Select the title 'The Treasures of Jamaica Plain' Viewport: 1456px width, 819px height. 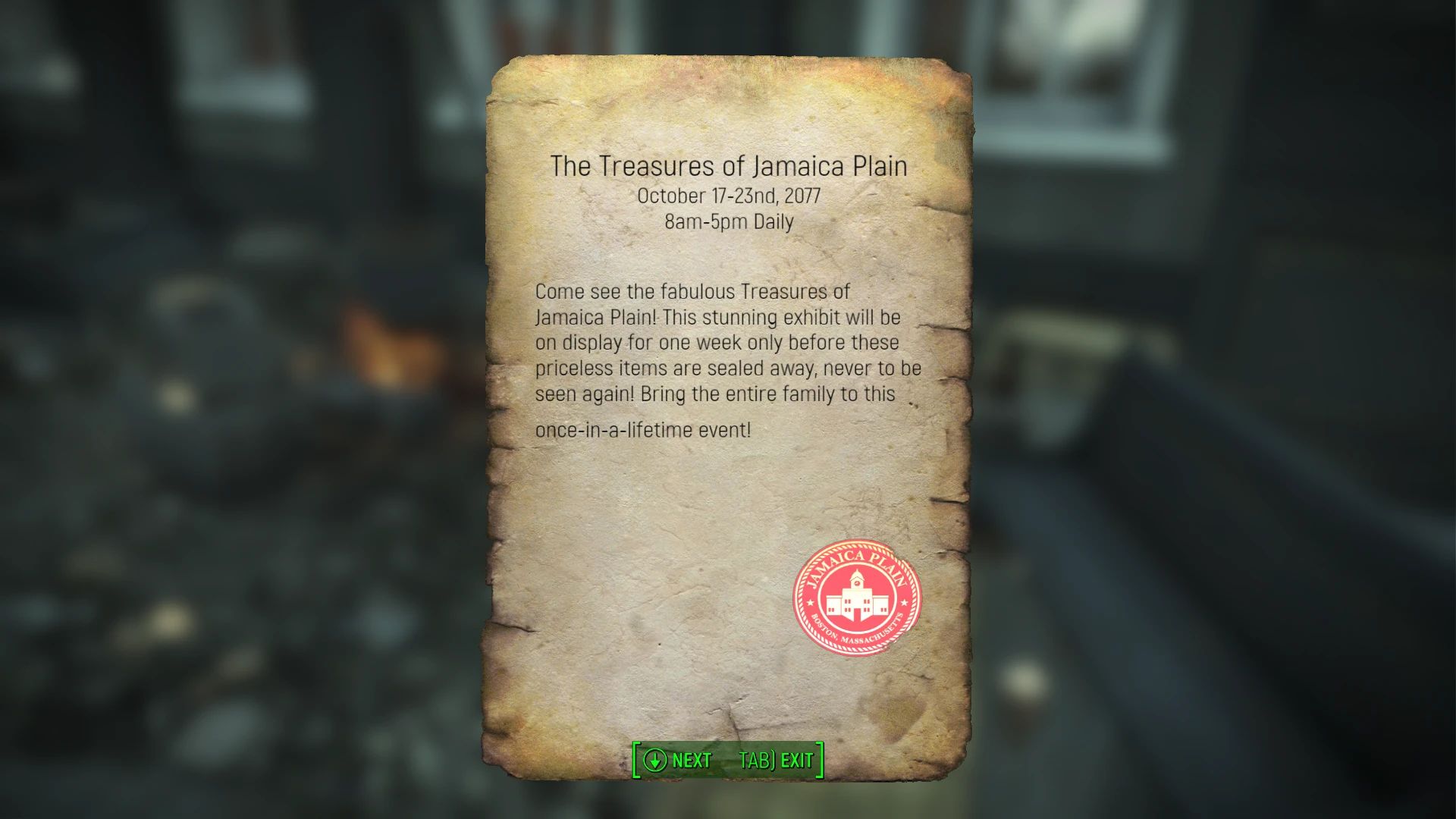[x=730, y=165]
